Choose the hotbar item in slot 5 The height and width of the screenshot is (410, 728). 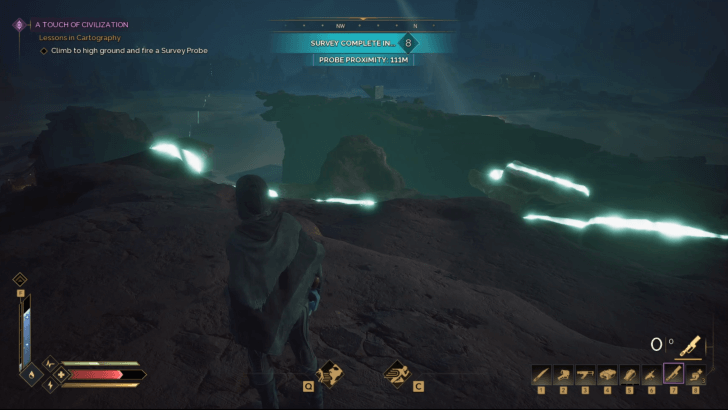629,373
